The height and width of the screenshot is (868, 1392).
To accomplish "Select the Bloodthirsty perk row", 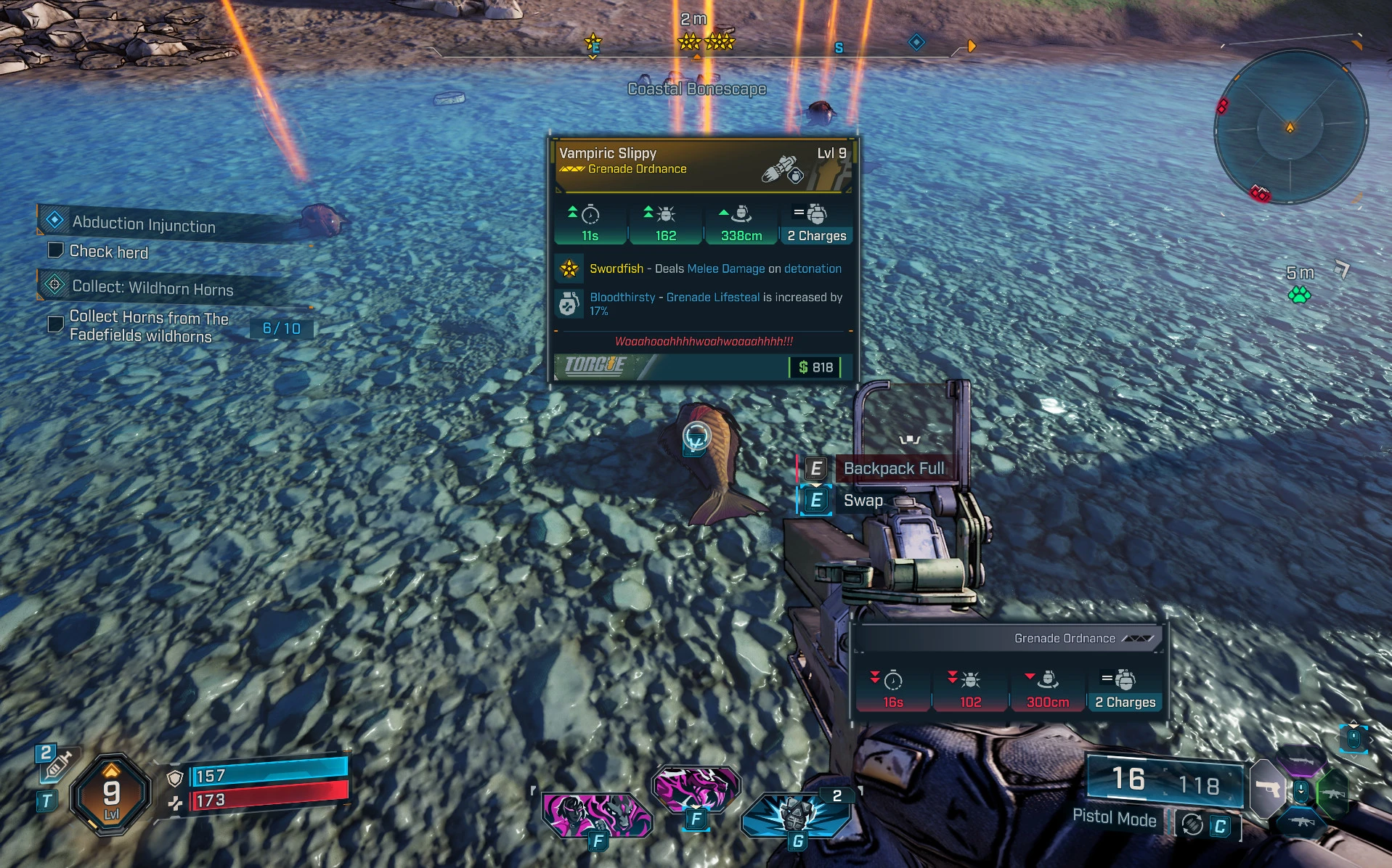I will click(702, 304).
